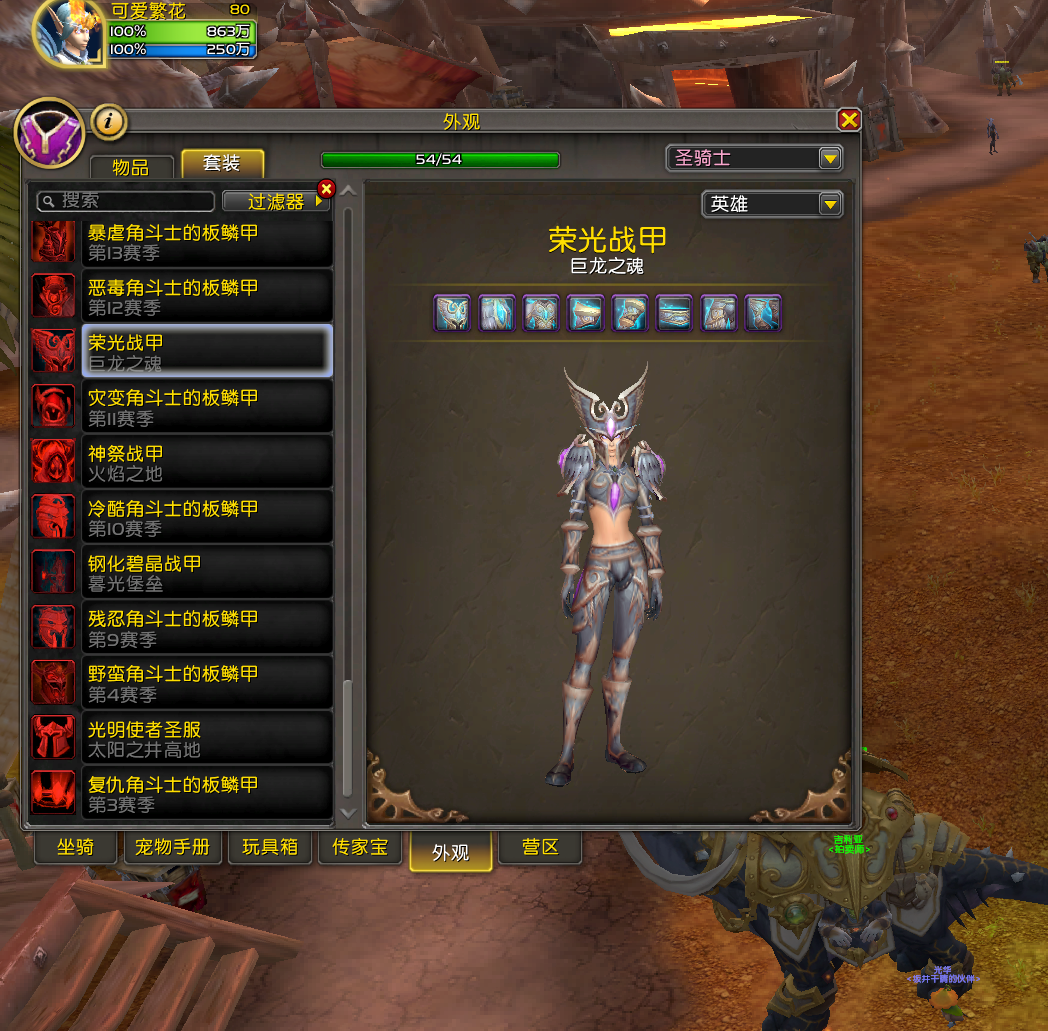
Task: Open the 传家宝 heirlooms tab
Action: coord(360,848)
